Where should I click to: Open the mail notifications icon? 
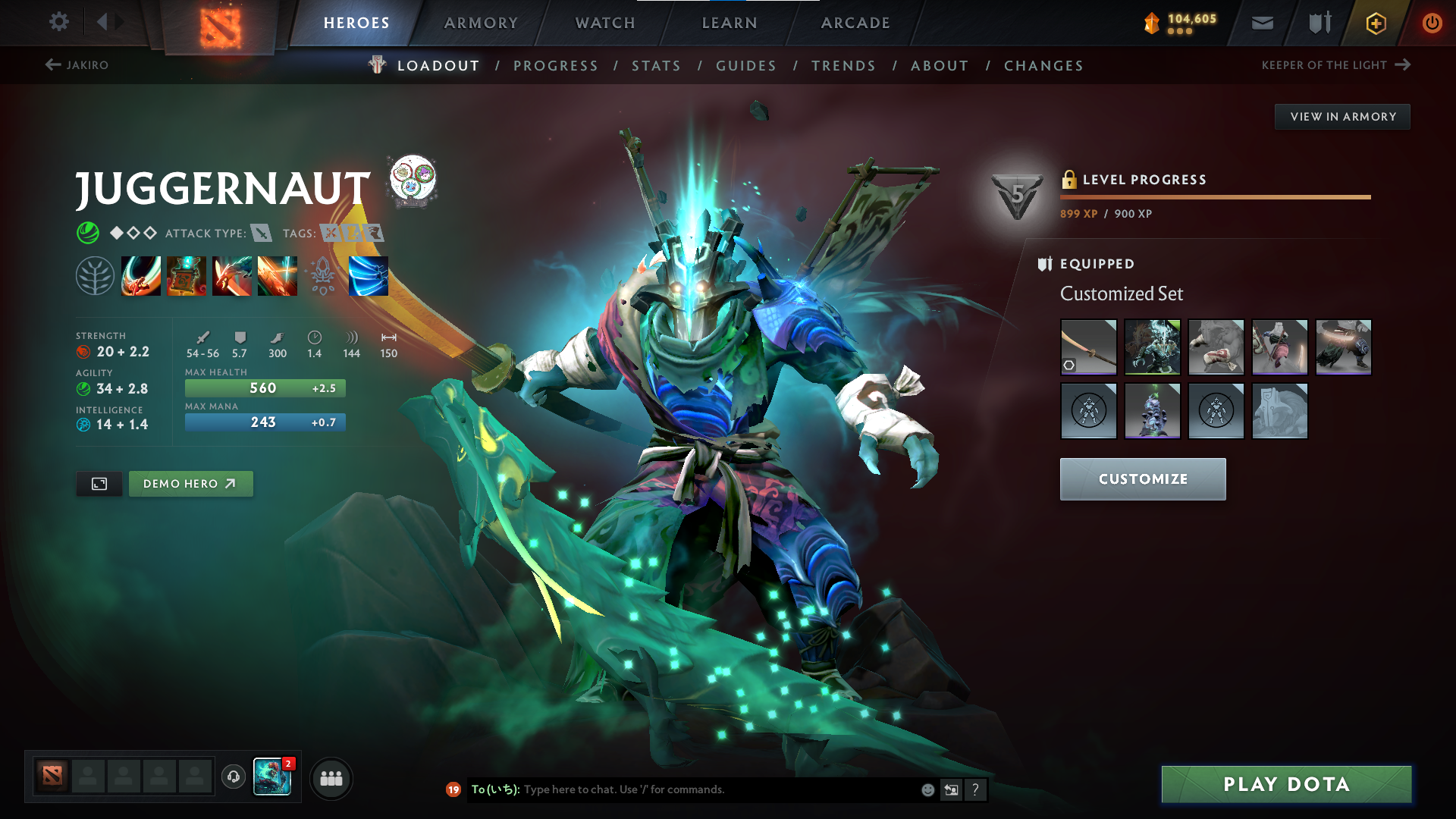click(1261, 23)
